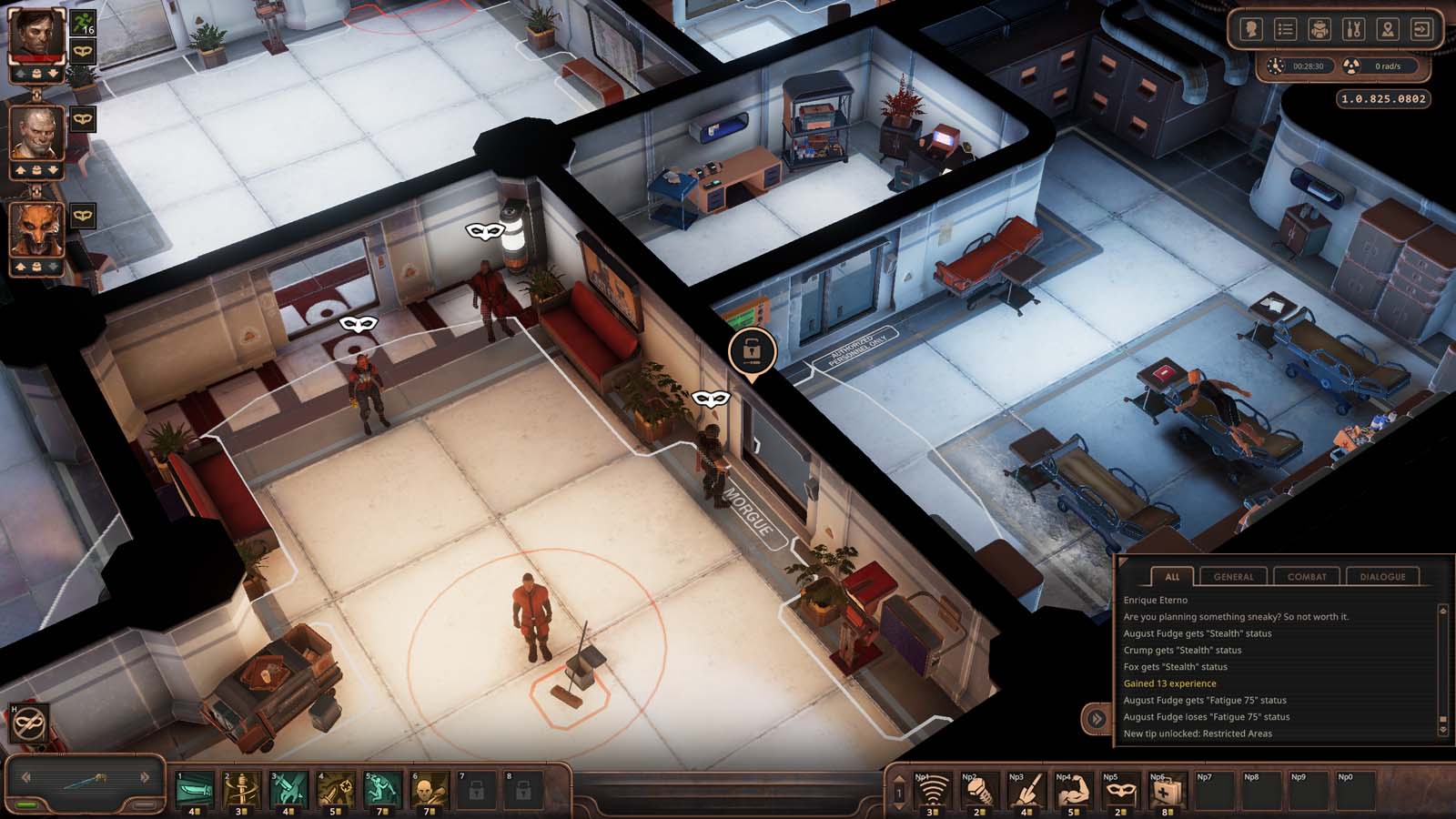Use the first aid kit skill

point(1167,792)
